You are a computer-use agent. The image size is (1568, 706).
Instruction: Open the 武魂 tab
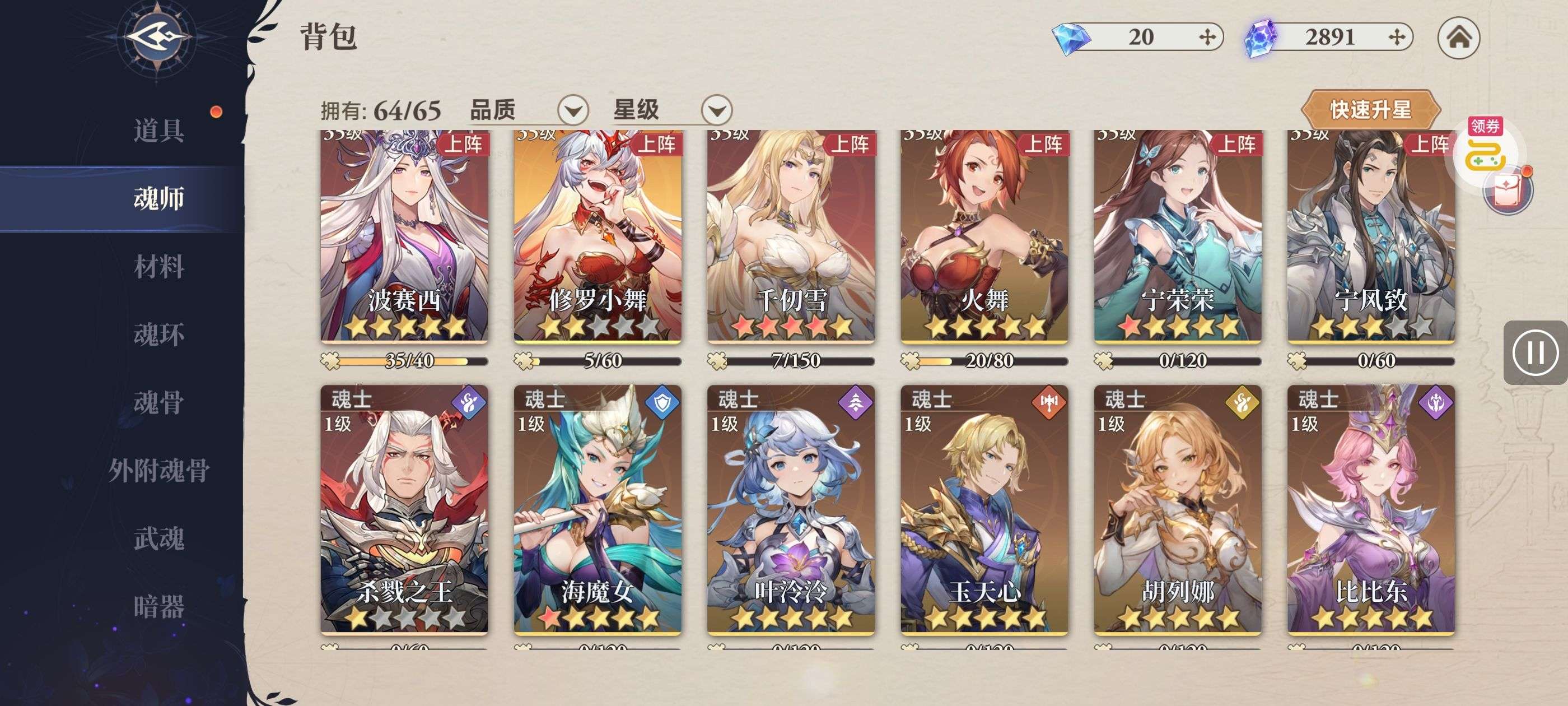pos(158,538)
